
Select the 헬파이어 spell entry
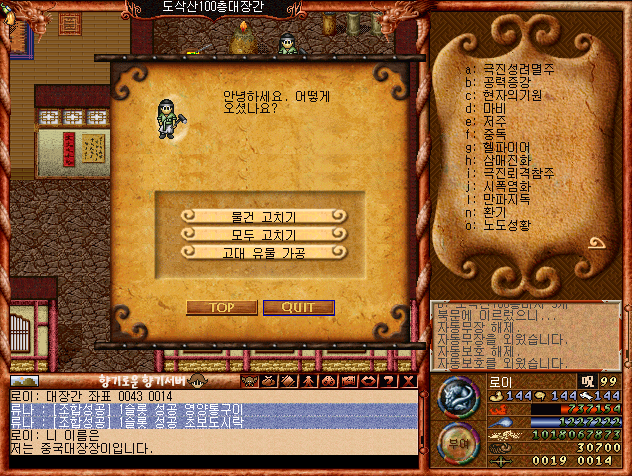[x=506, y=147]
